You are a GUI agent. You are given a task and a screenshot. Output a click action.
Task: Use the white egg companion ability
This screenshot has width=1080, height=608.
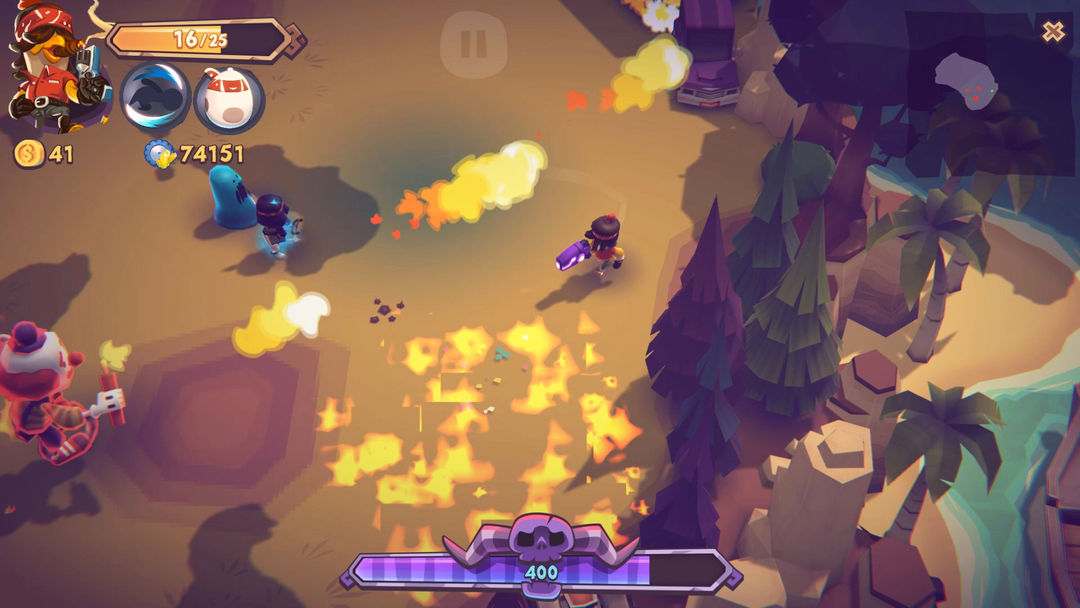229,99
